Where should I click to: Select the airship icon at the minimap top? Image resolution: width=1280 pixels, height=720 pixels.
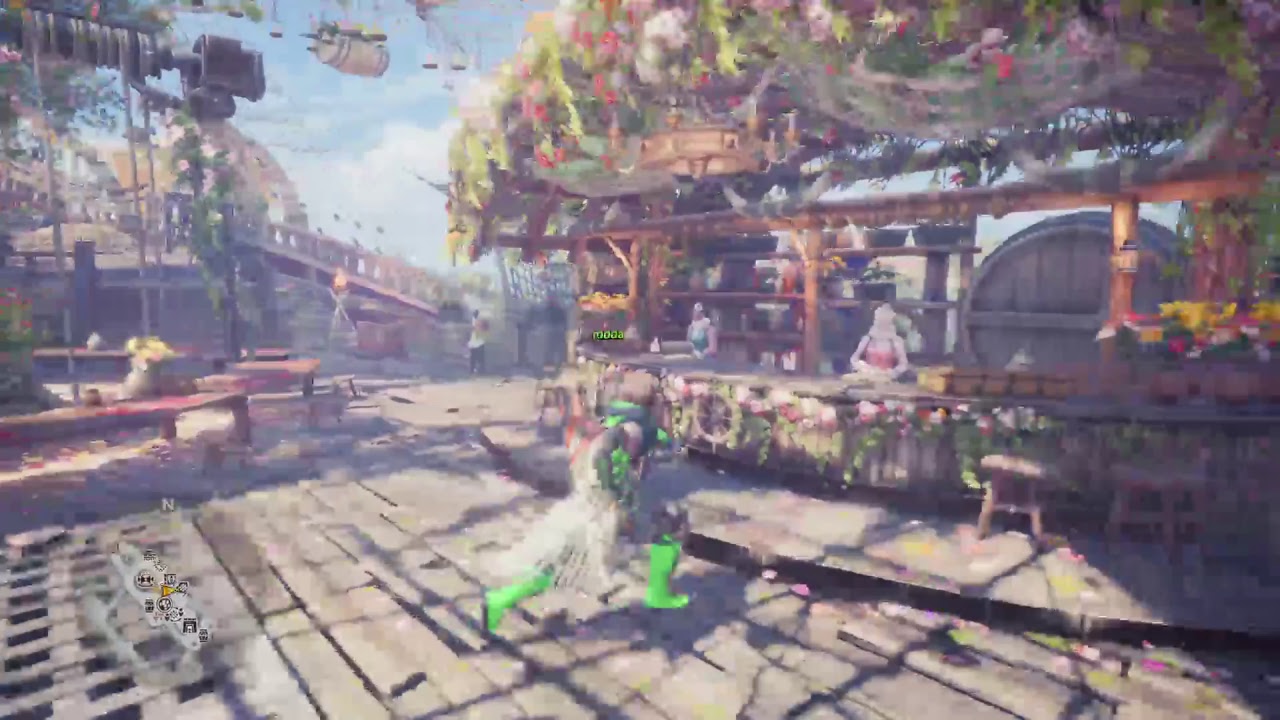point(151,555)
